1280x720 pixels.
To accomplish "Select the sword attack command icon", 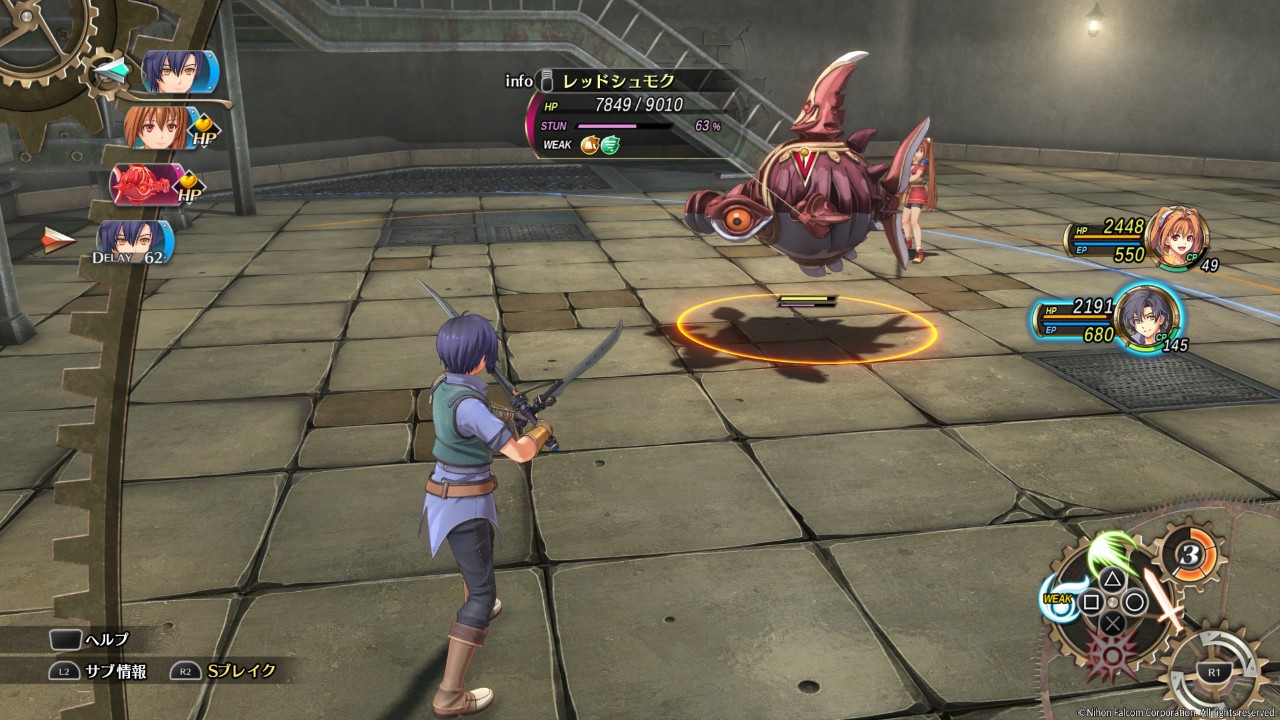I will click(x=1165, y=598).
